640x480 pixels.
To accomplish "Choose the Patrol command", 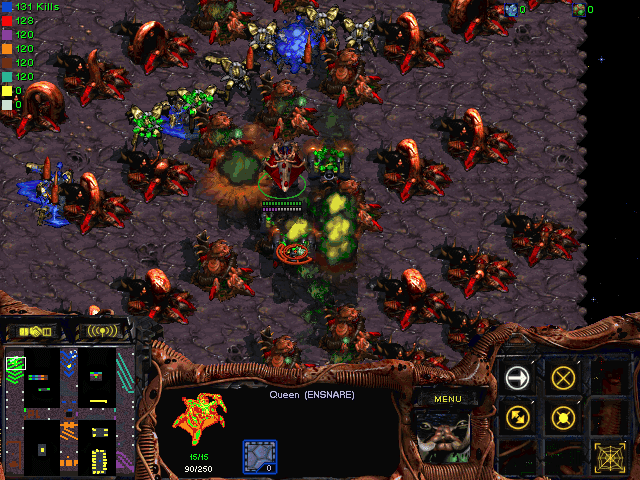I will (x=518, y=416).
